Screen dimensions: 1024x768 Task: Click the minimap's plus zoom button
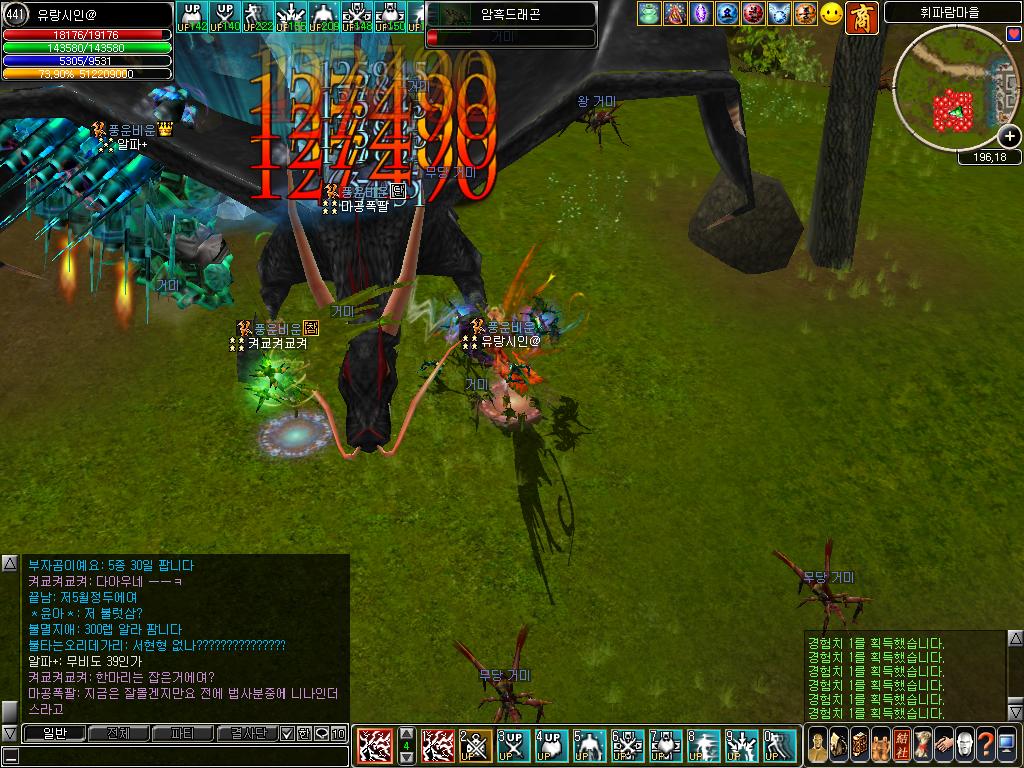[x=1010, y=137]
